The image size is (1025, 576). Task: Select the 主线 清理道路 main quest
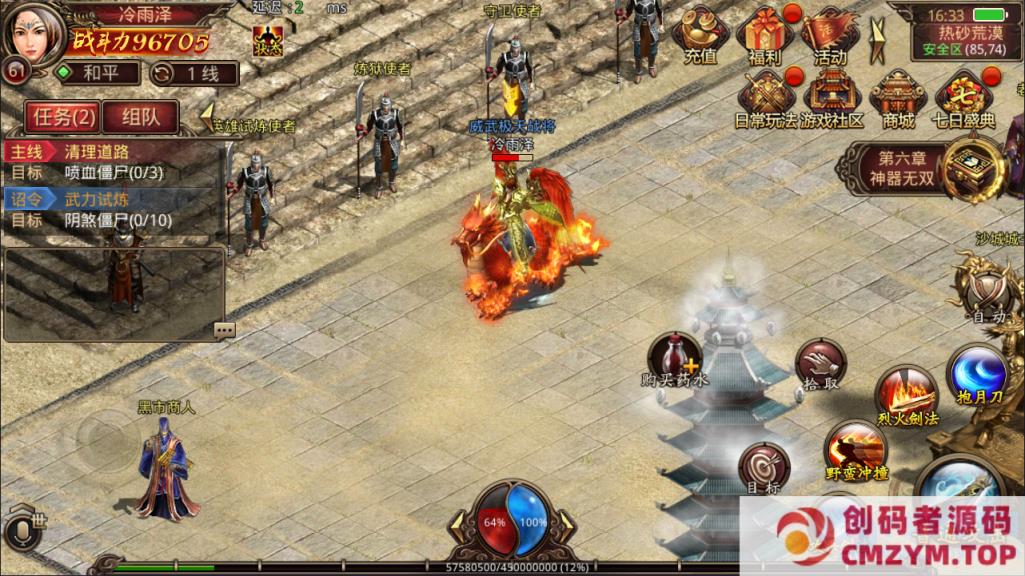pyautogui.click(x=110, y=162)
